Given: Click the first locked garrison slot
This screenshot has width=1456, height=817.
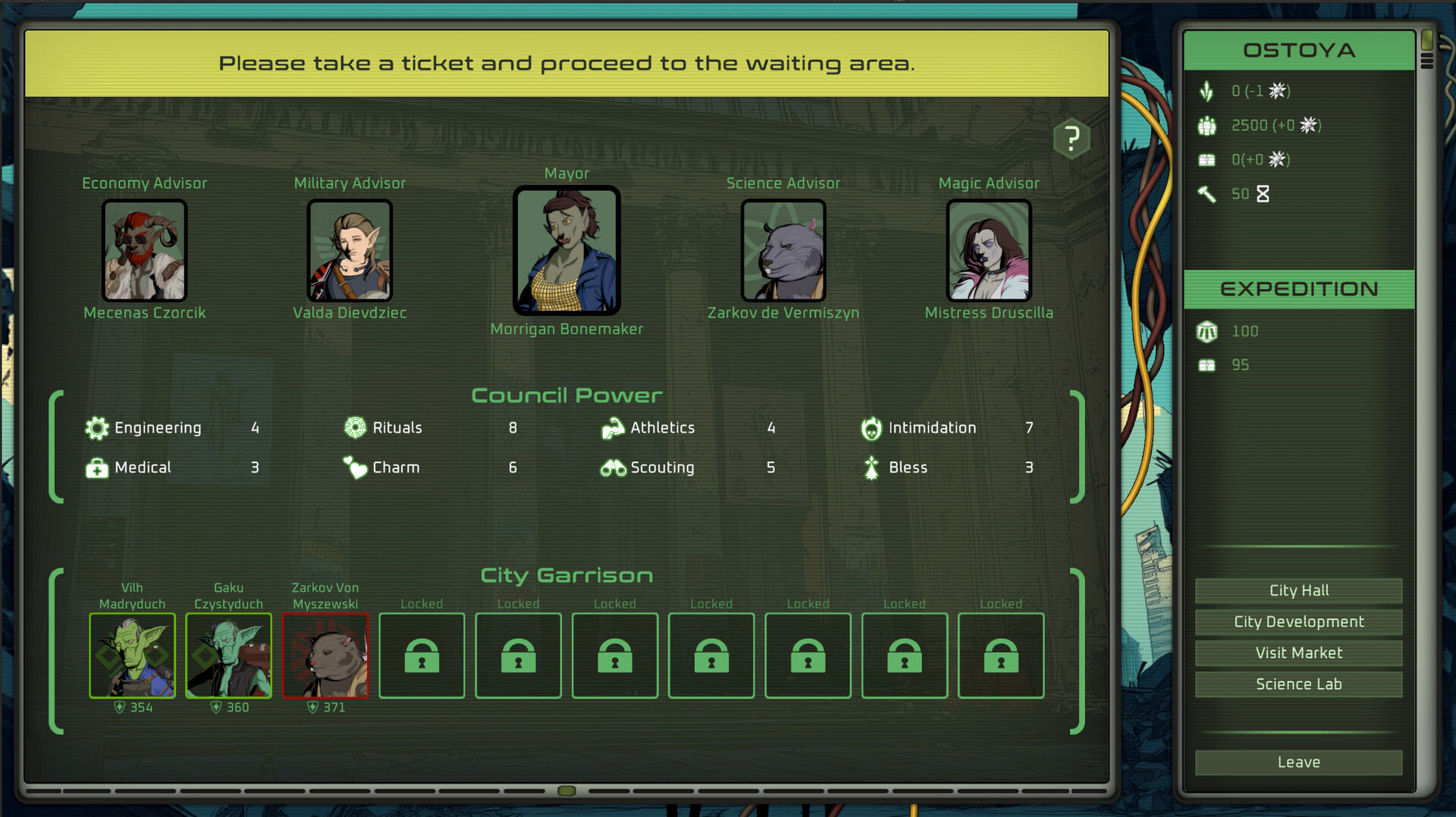Looking at the screenshot, I should pyautogui.click(x=422, y=656).
